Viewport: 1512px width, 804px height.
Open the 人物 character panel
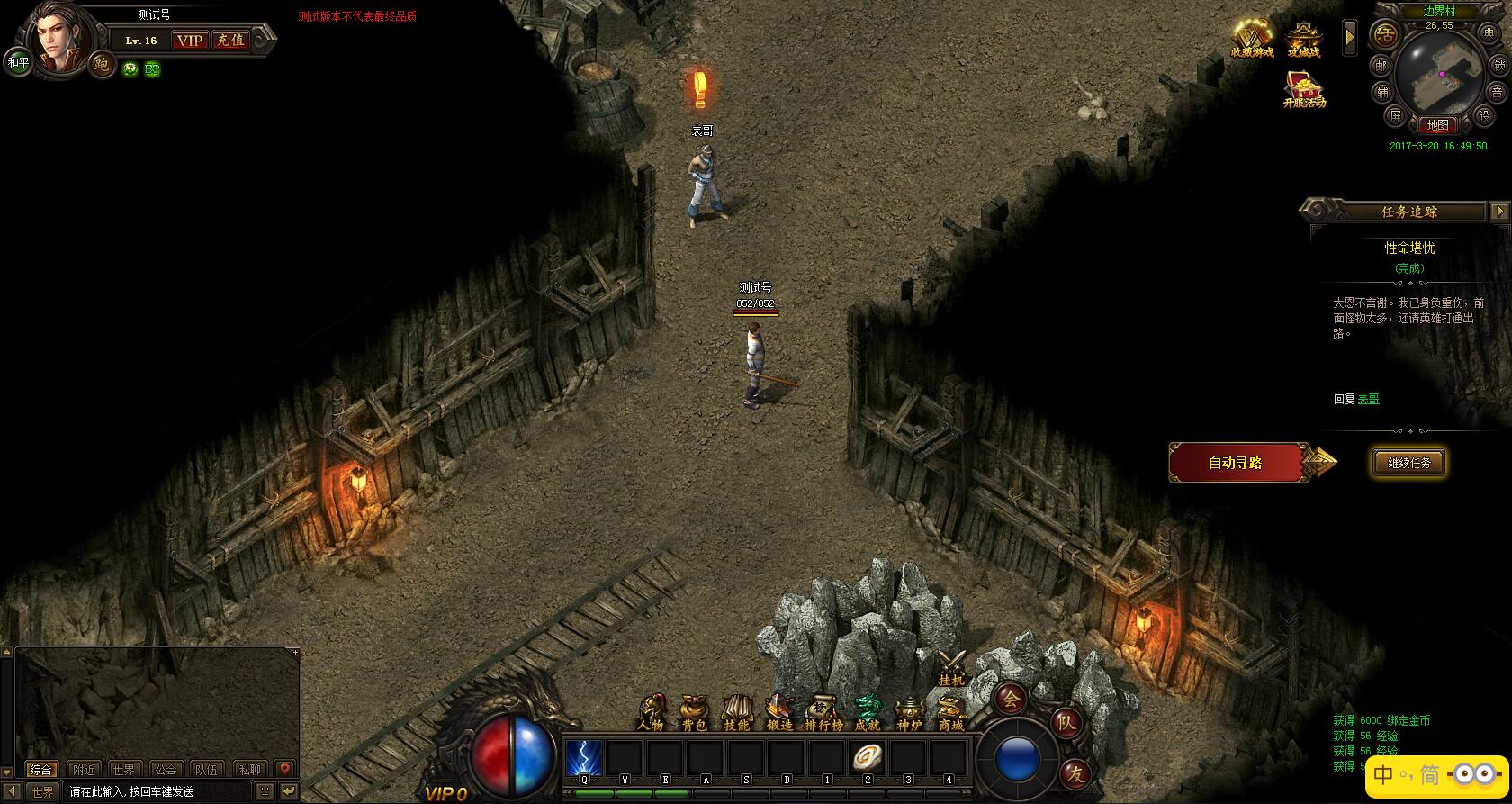[x=651, y=712]
